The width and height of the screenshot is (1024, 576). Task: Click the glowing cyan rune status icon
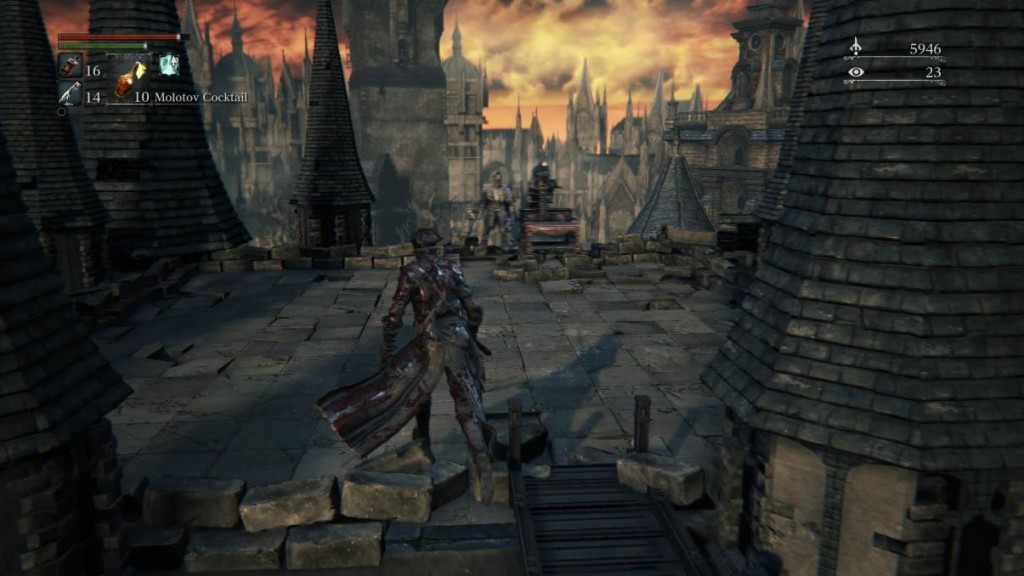coord(167,64)
